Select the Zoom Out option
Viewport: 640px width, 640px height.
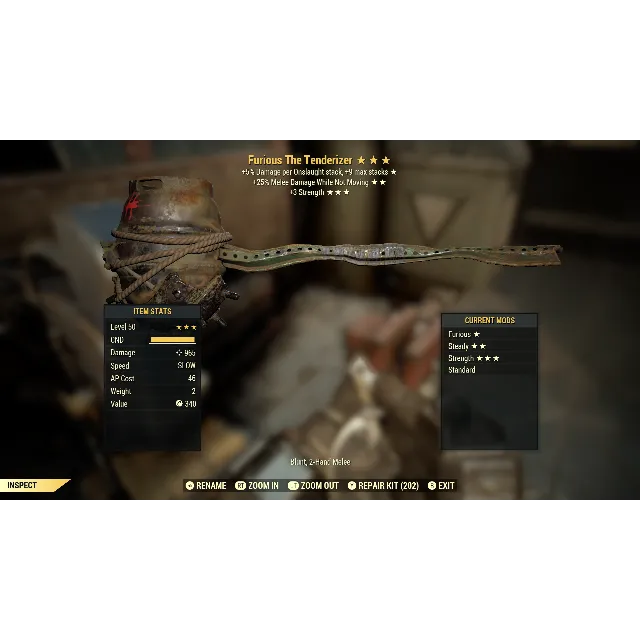[x=314, y=486]
